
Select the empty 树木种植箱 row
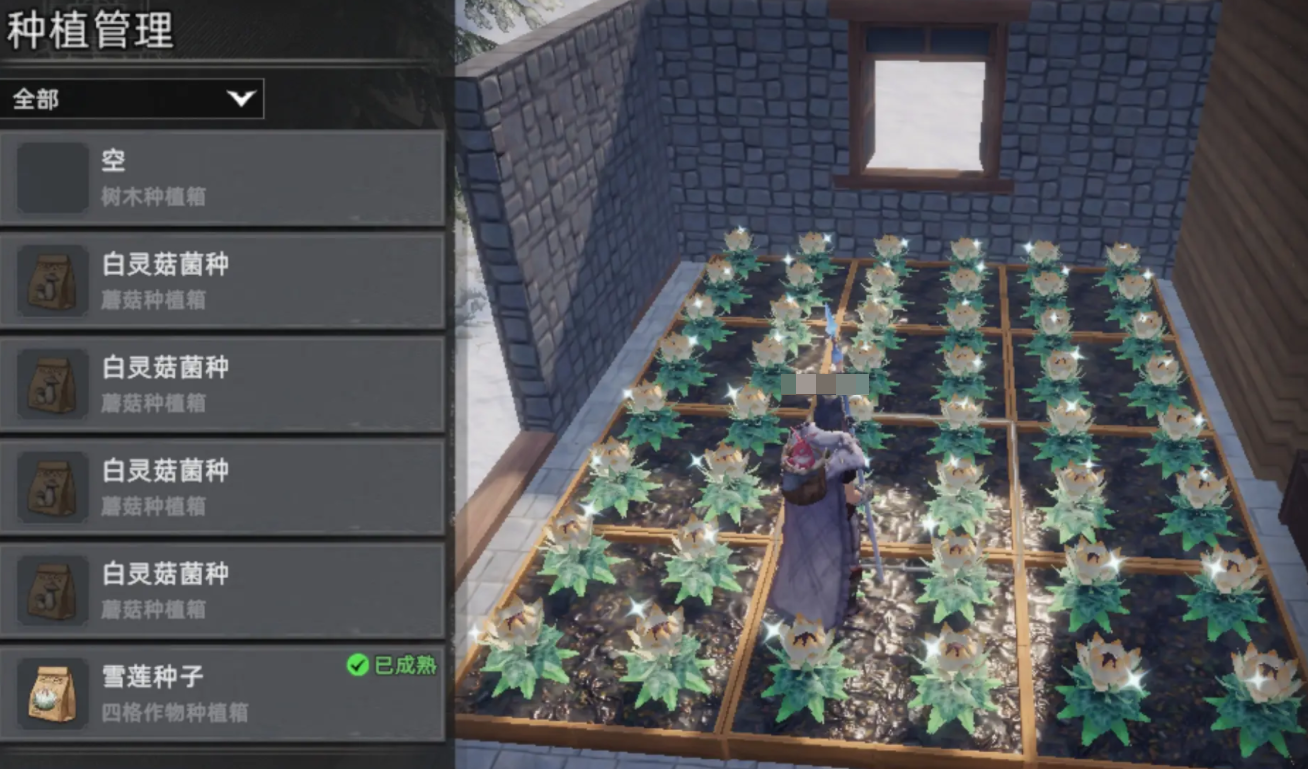click(x=222, y=178)
